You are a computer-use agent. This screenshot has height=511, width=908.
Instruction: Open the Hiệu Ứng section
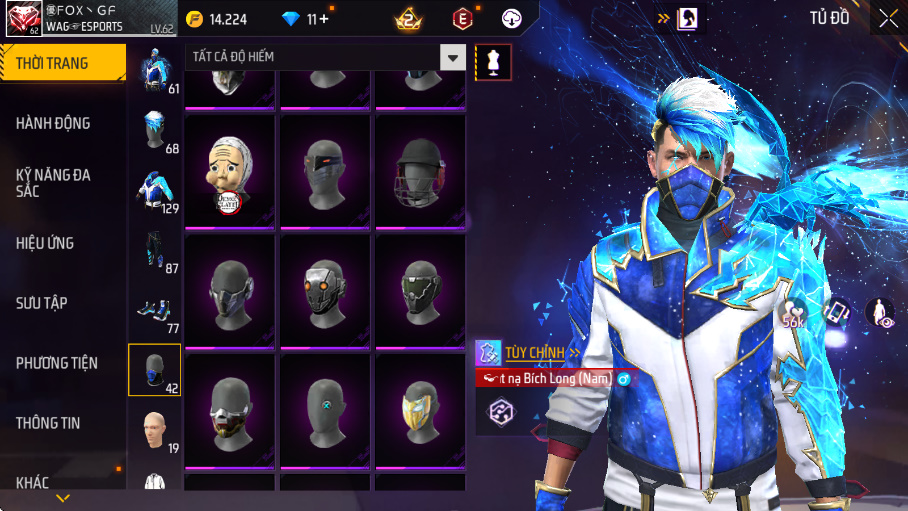tap(62, 243)
